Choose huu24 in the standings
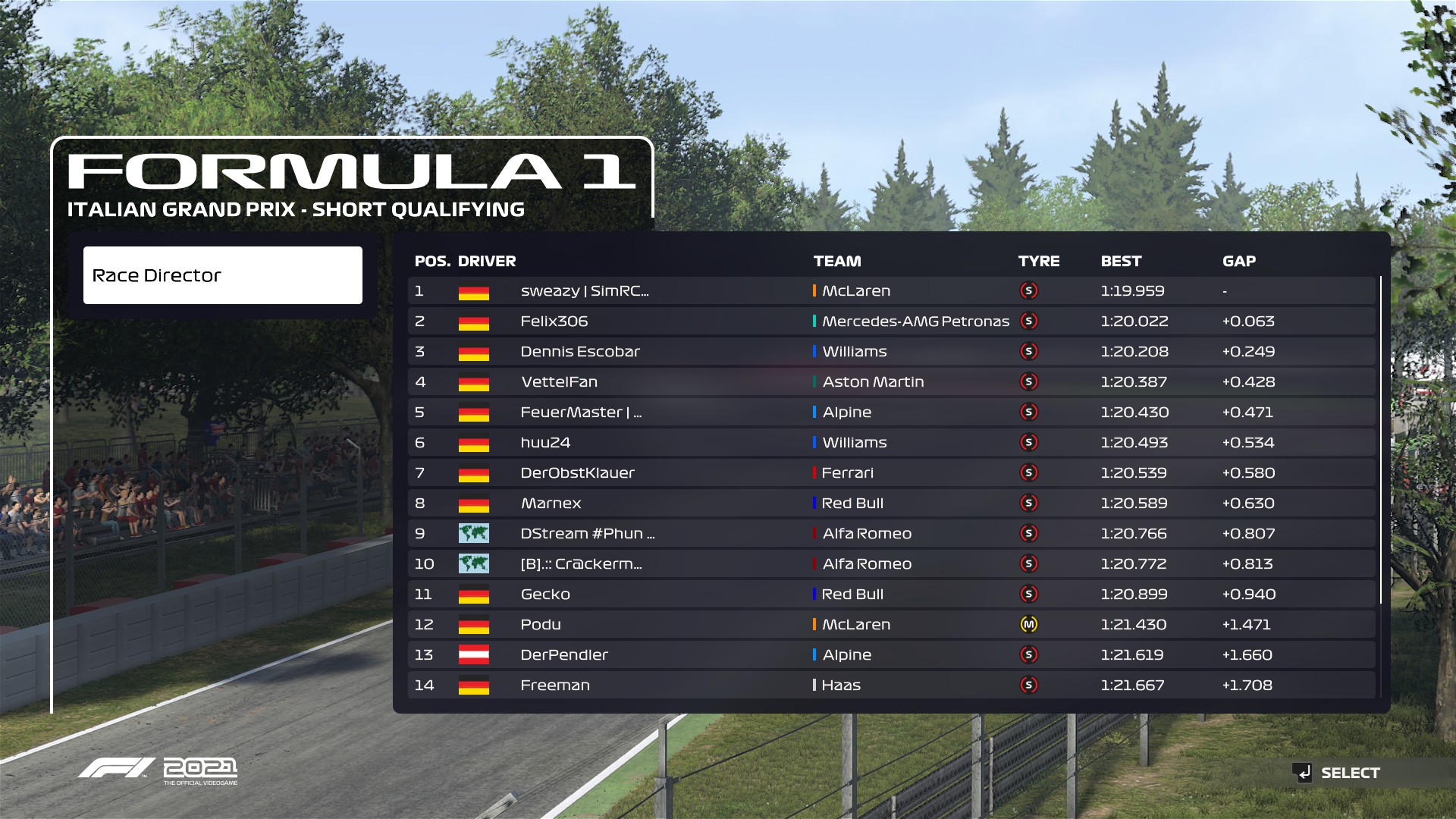This screenshot has width=1456, height=819. click(x=545, y=443)
